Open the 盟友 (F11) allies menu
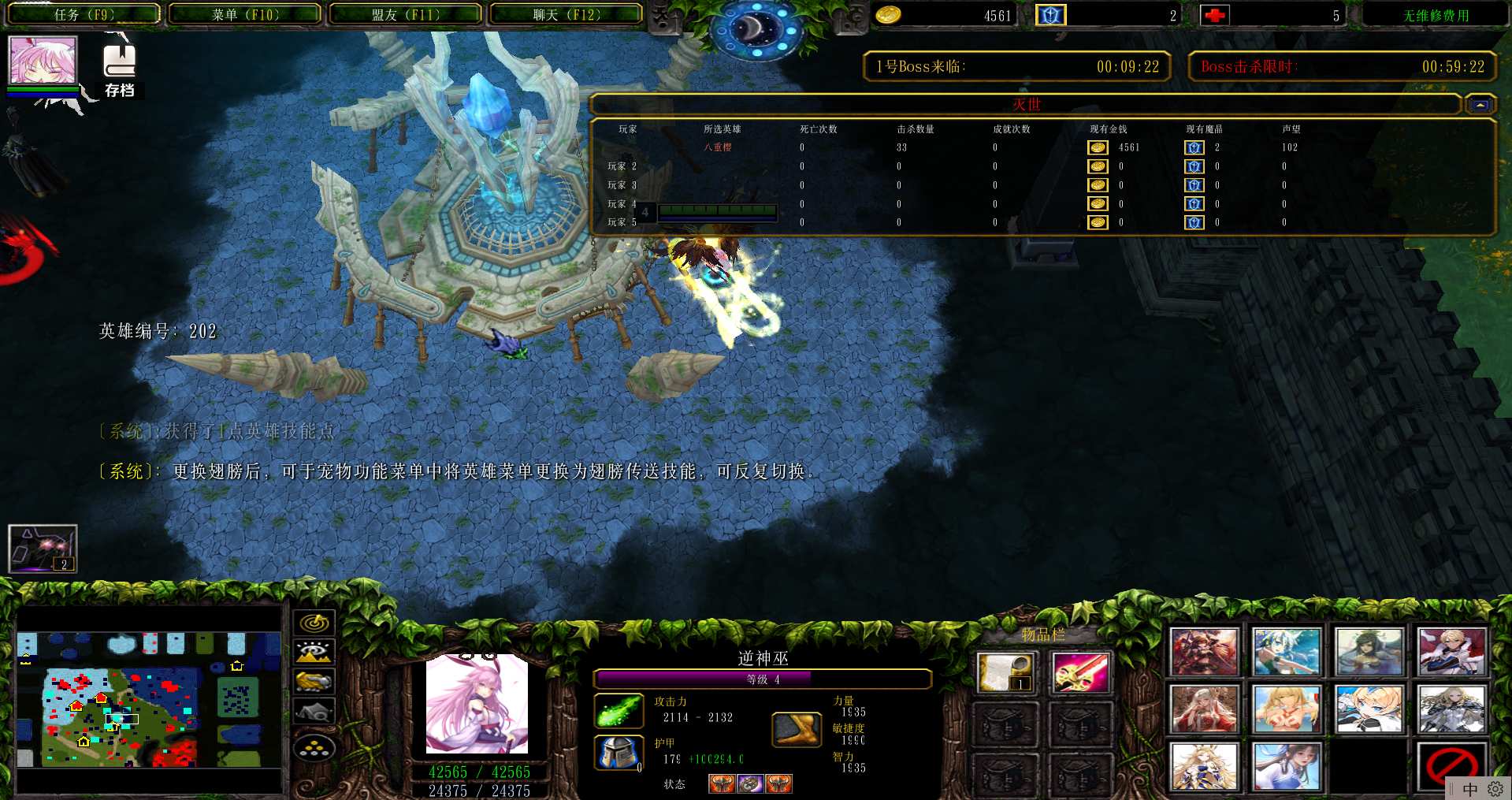This screenshot has height=800, width=1512. pyautogui.click(x=405, y=14)
